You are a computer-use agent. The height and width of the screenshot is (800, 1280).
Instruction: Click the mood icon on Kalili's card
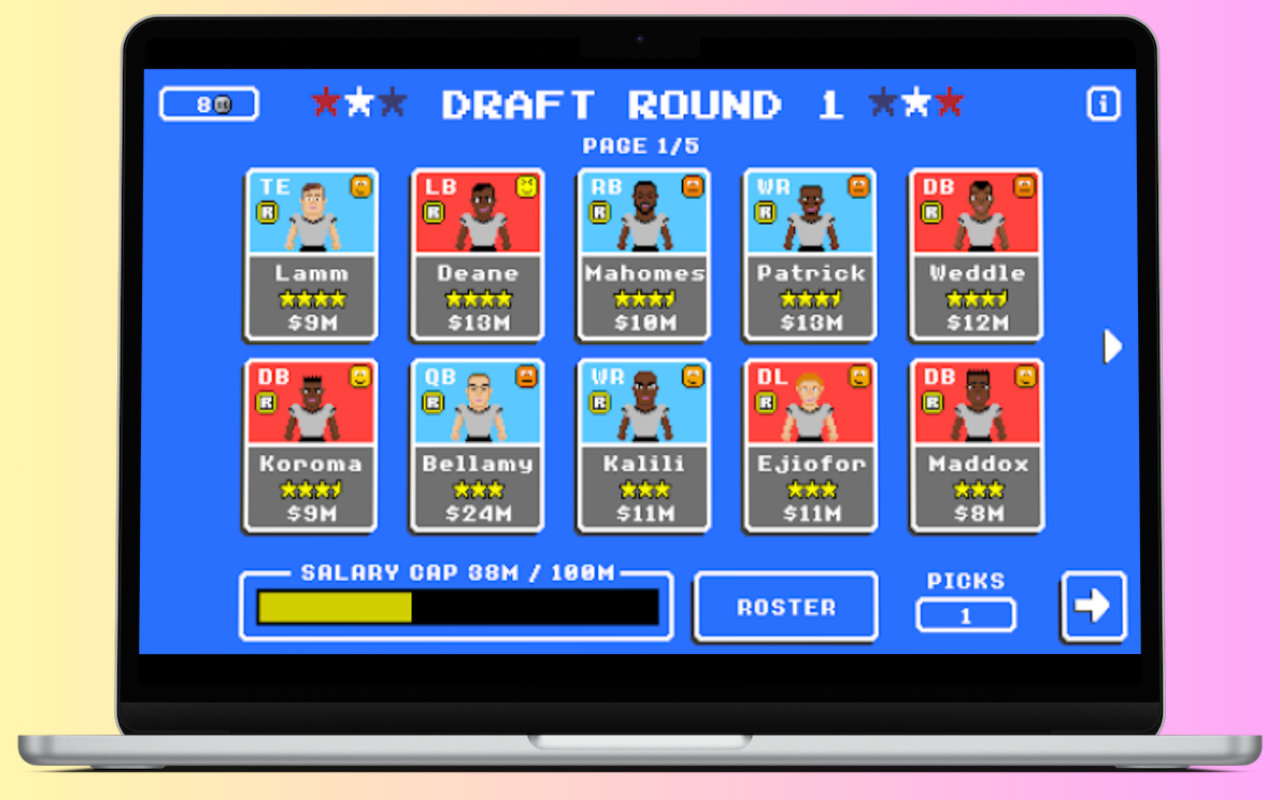(693, 377)
